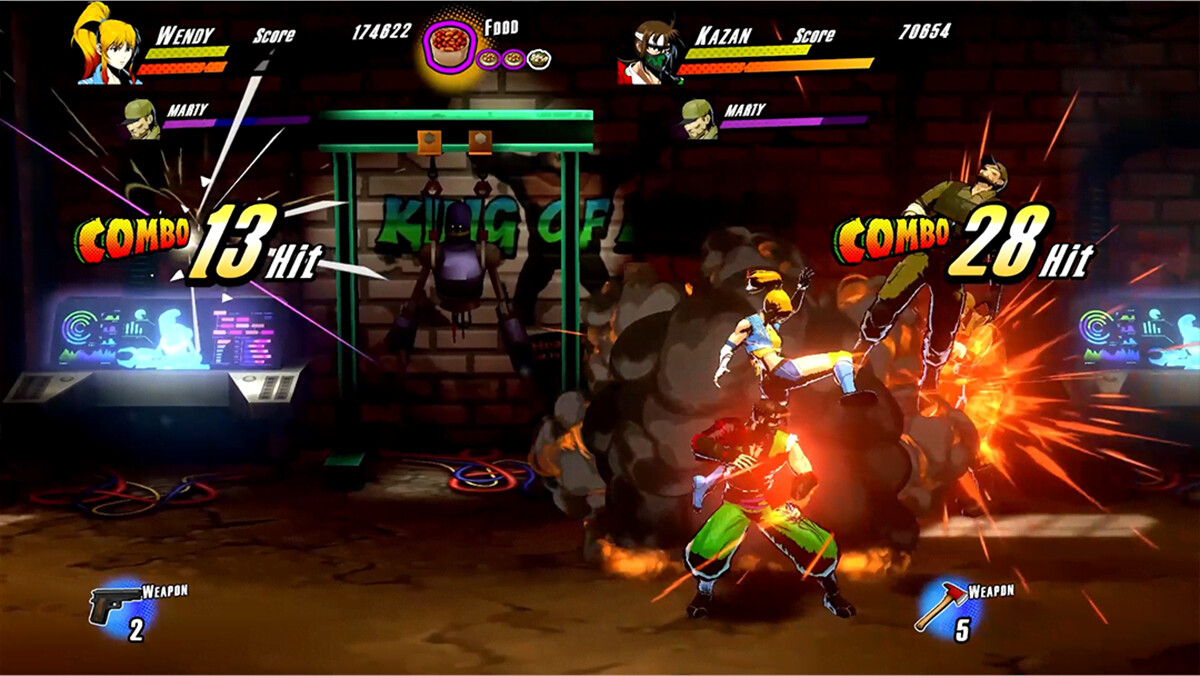Click Kazan's masked character portrait
The image size is (1200, 676).
point(647,52)
